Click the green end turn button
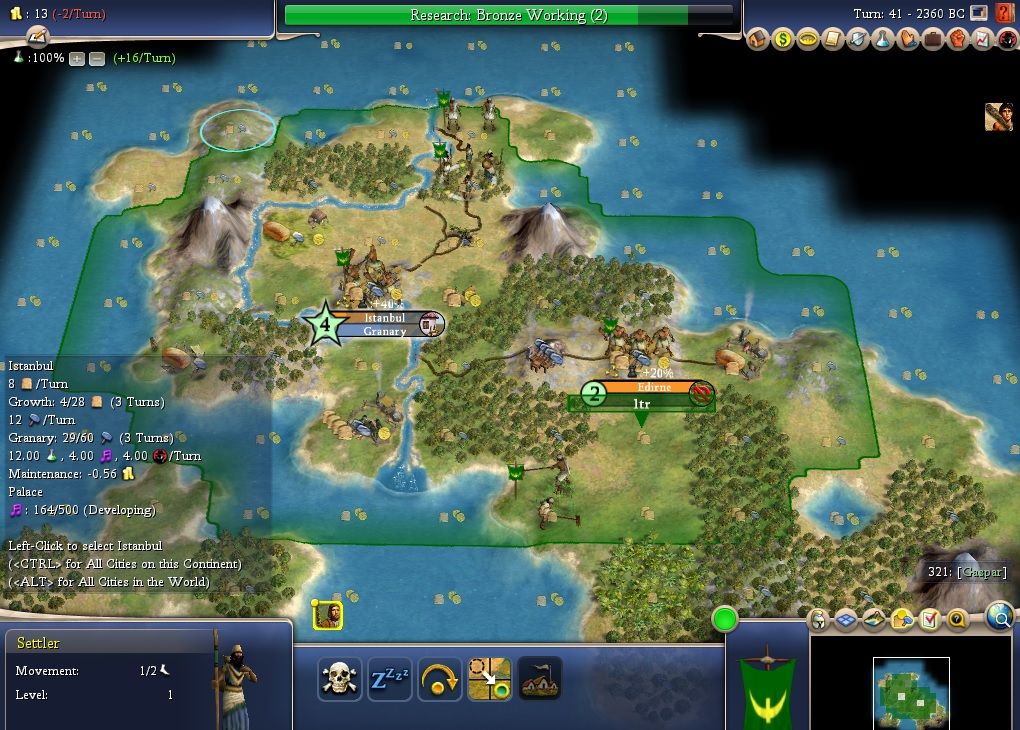The height and width of the screenshot is (730, 1020). [x=725, y=620]
